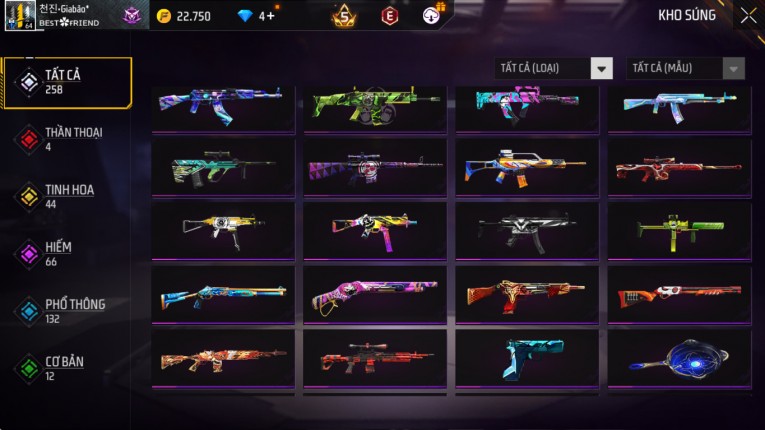Select the TẤT CẢ category tab

[x=67, y=82]
